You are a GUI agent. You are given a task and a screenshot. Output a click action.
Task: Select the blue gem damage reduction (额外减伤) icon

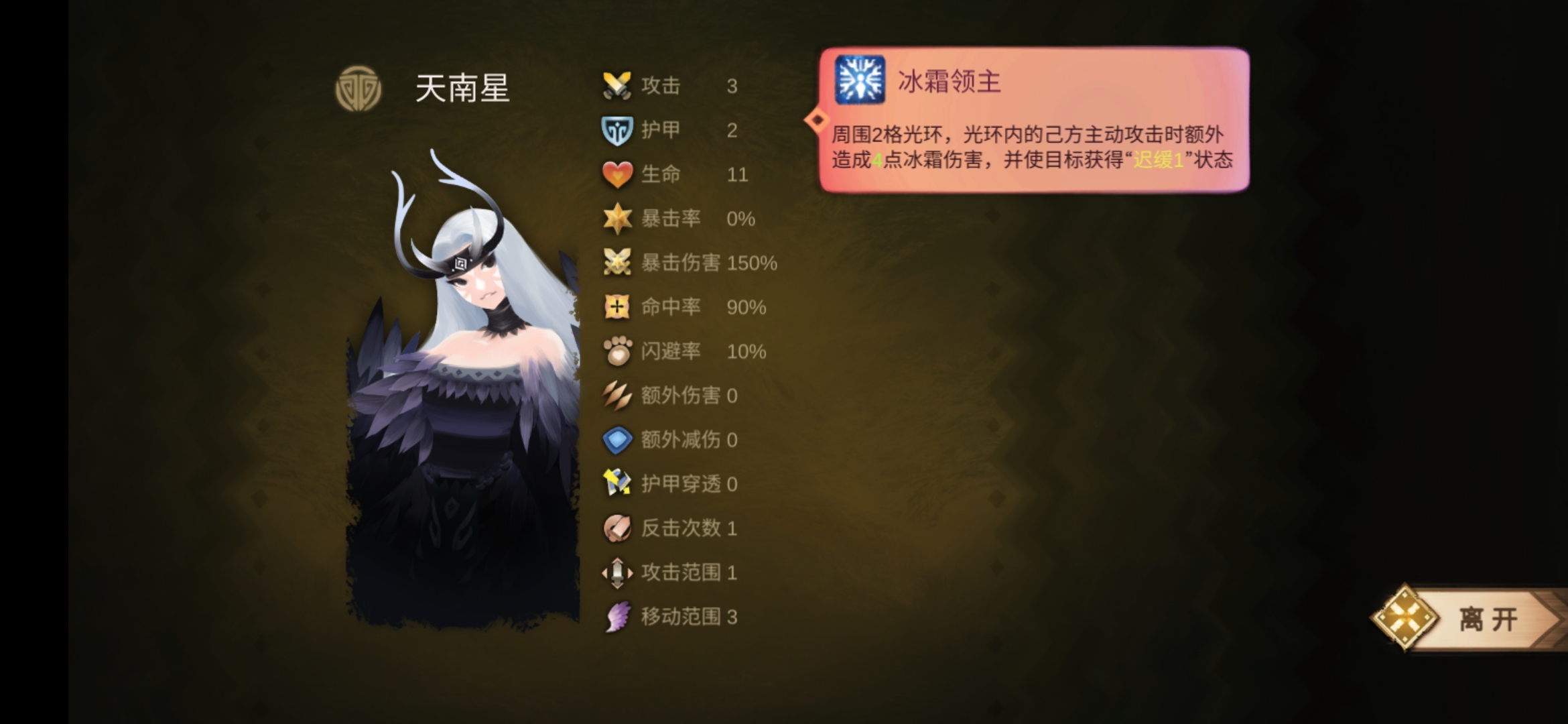pyautogui.click(x=617, y=440)
